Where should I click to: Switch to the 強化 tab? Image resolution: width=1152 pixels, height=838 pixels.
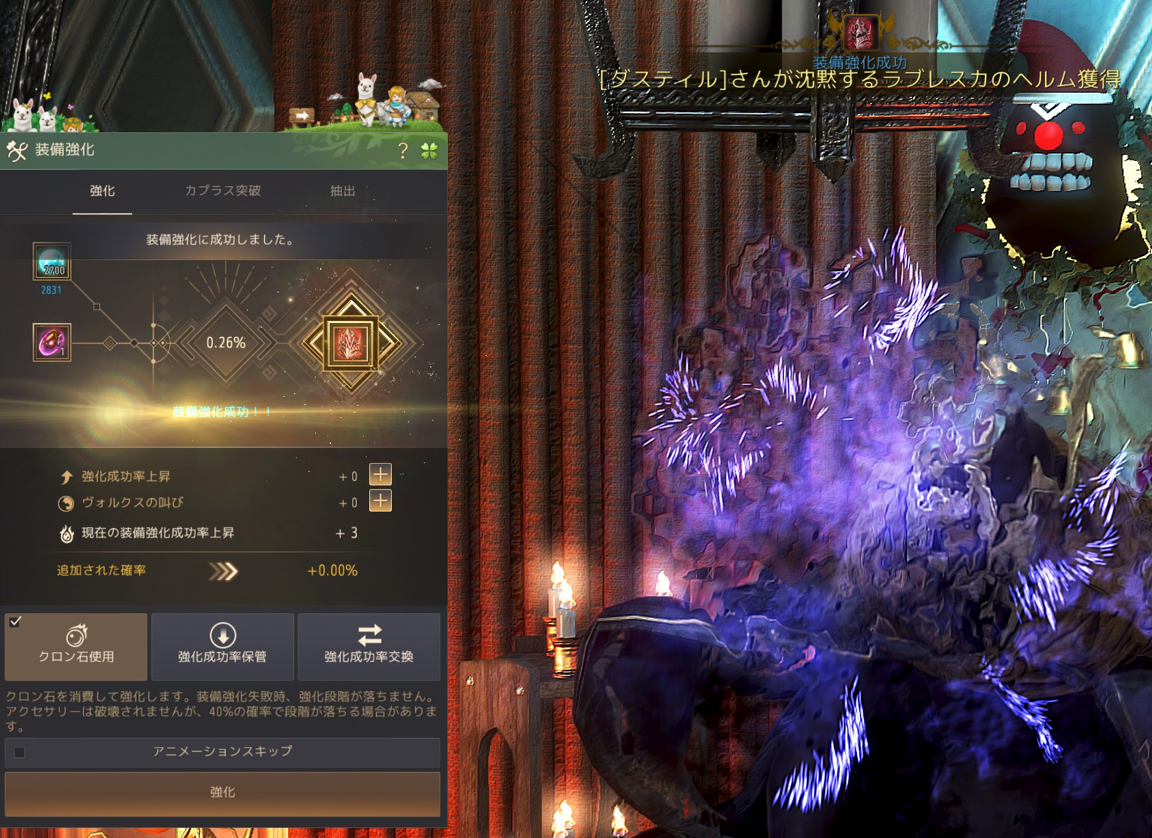pyautogui.click(x=102, y=191)
